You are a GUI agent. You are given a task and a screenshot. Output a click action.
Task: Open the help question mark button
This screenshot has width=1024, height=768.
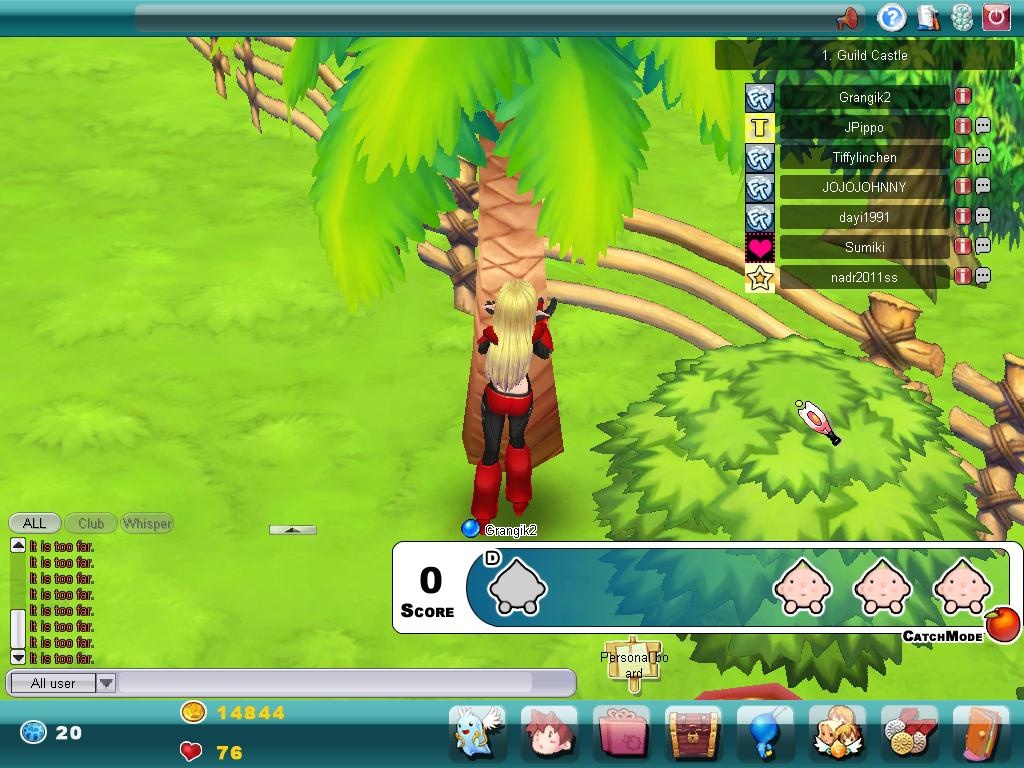[891, 17]
